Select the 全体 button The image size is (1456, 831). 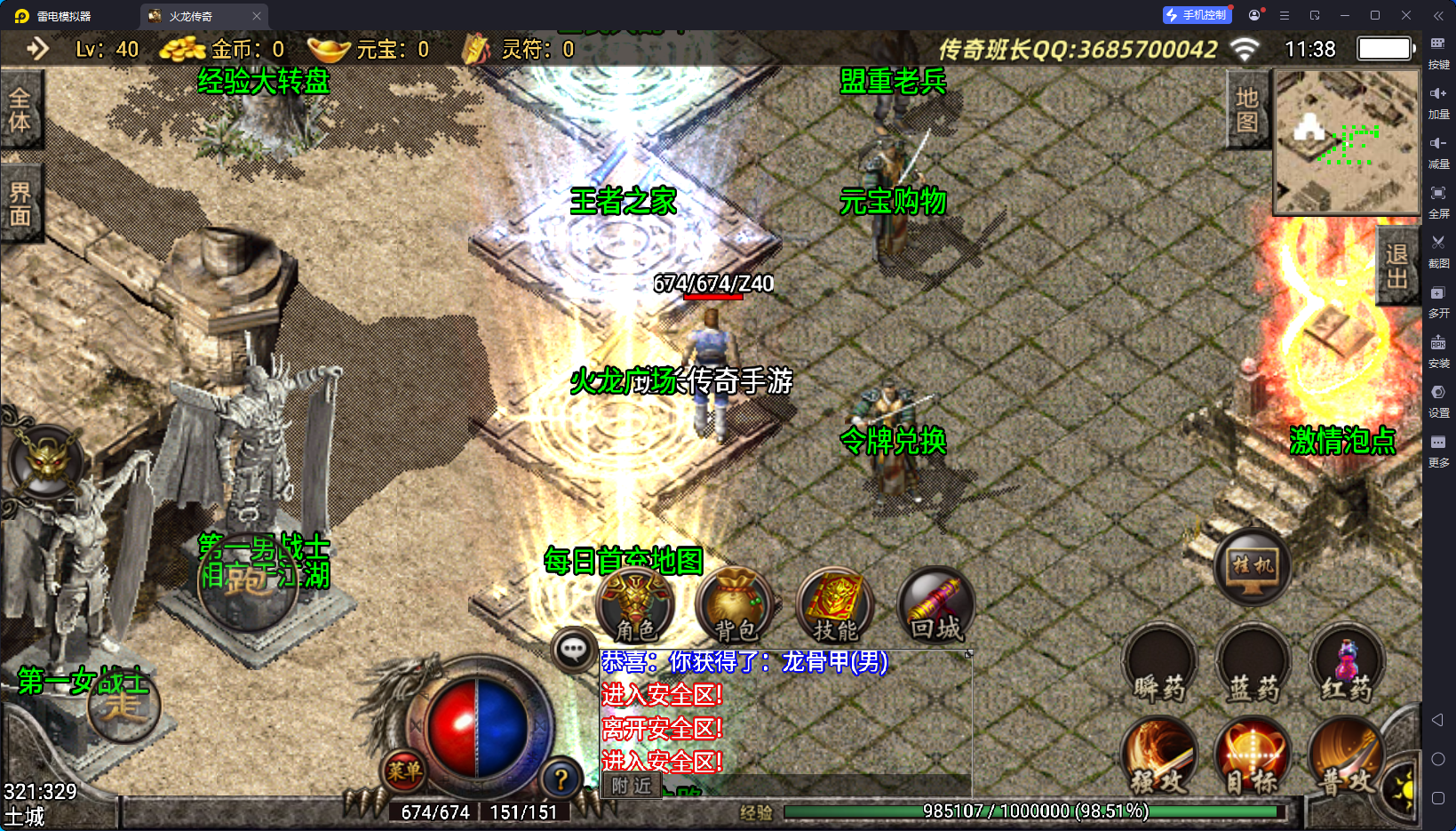(20, 110)
